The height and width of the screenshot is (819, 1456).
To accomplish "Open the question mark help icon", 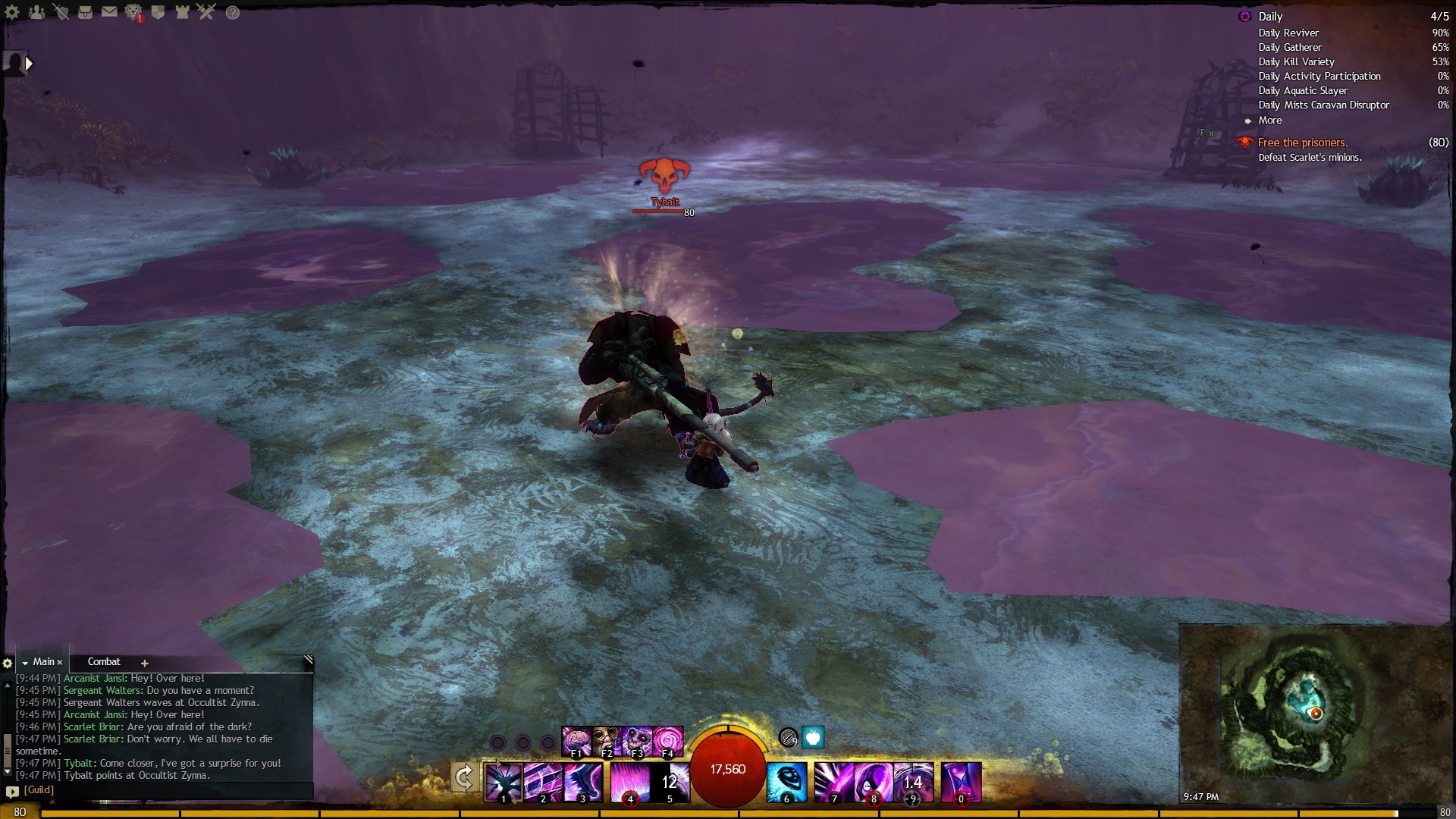I will [233, 12].
